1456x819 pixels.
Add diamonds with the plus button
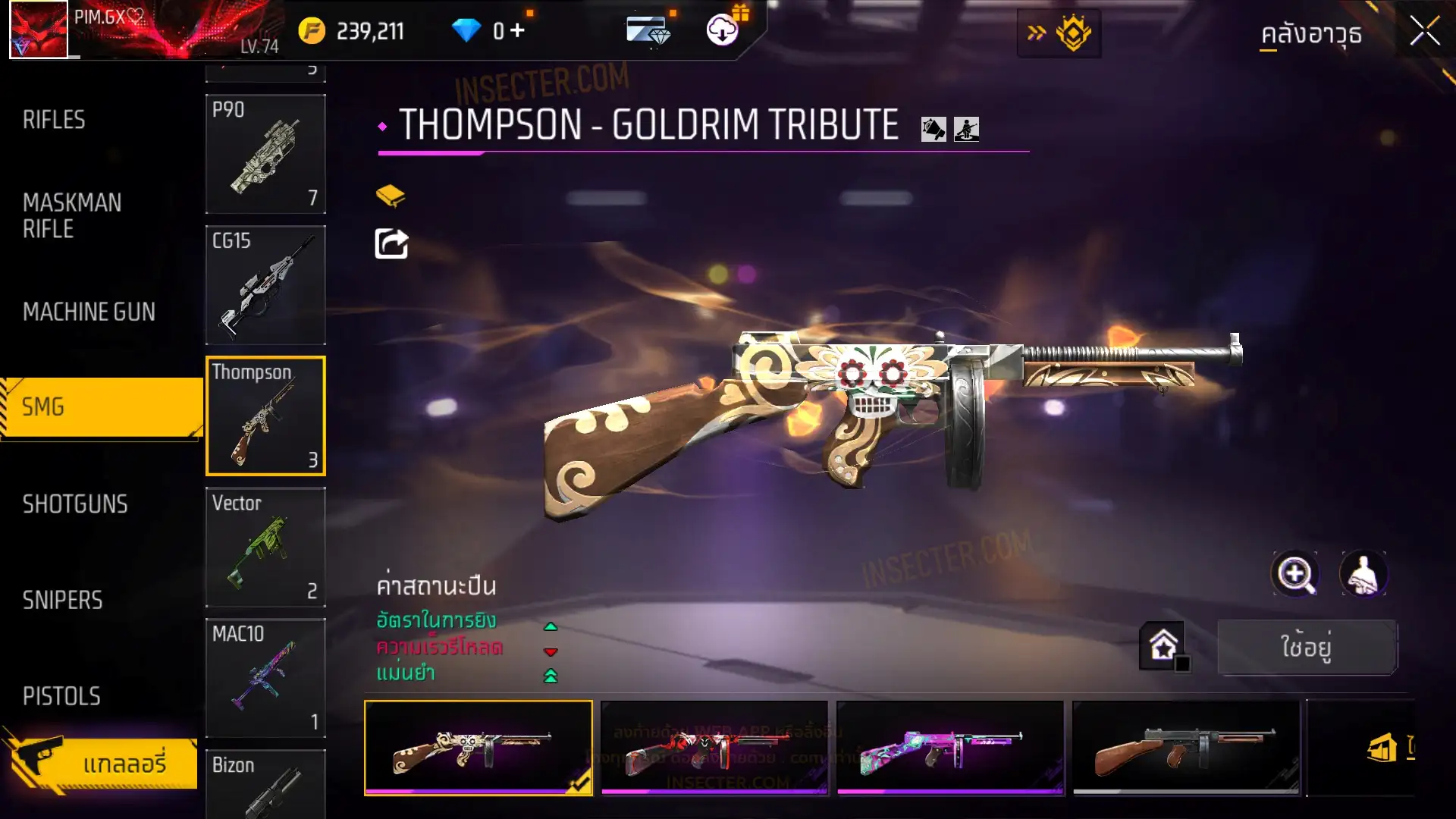click(518, 30)
